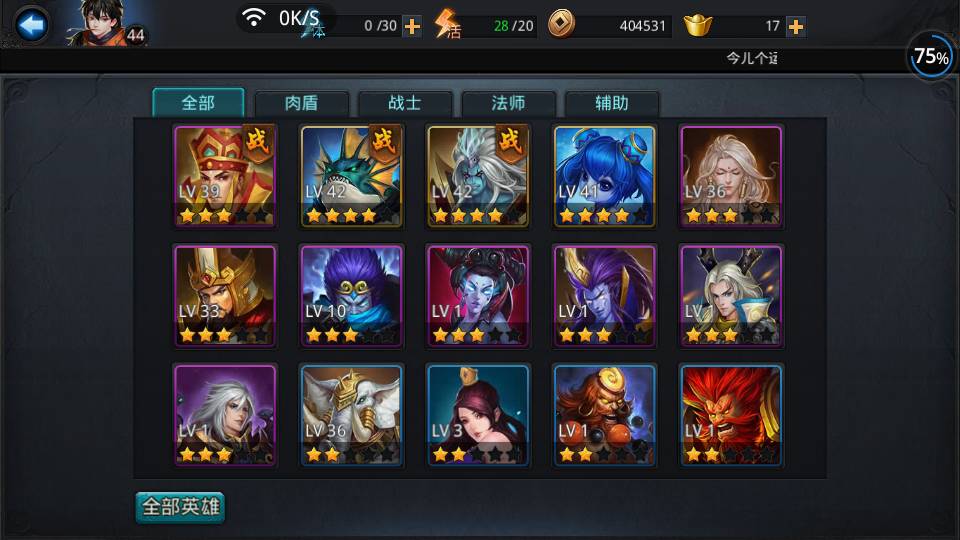Select the LV 3 dark-haired lady hero
The image size is (960, 540).
tap(478, 415)
